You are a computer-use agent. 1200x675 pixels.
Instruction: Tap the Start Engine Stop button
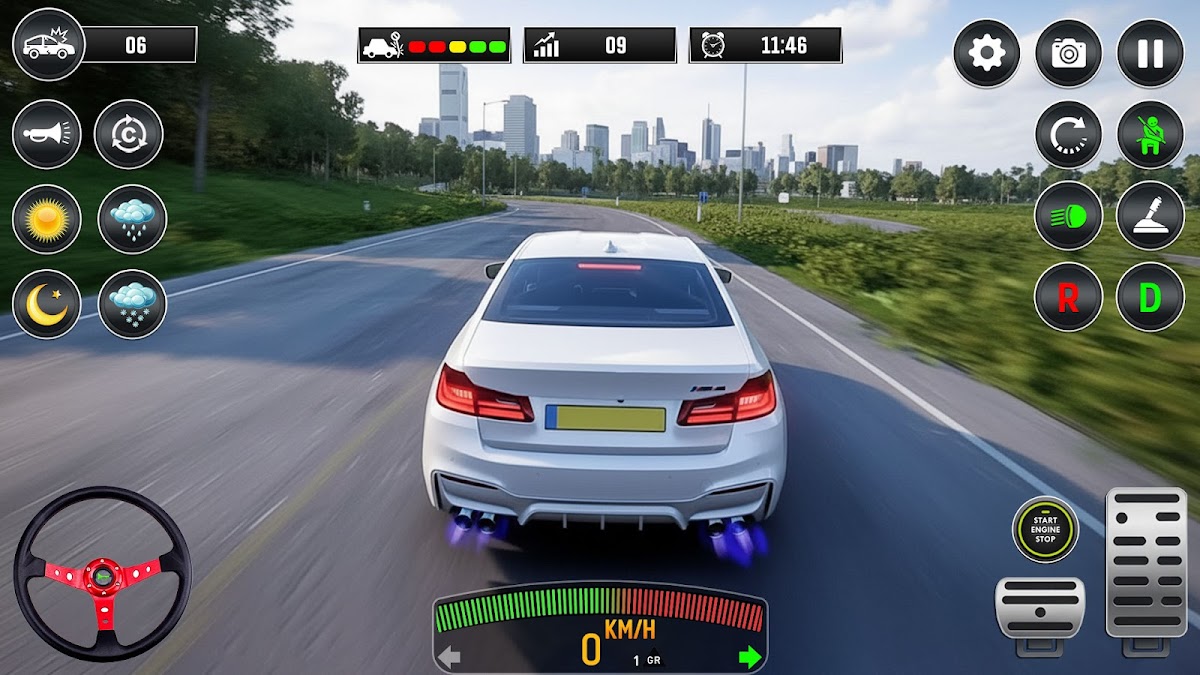(x=1045, y=528)
